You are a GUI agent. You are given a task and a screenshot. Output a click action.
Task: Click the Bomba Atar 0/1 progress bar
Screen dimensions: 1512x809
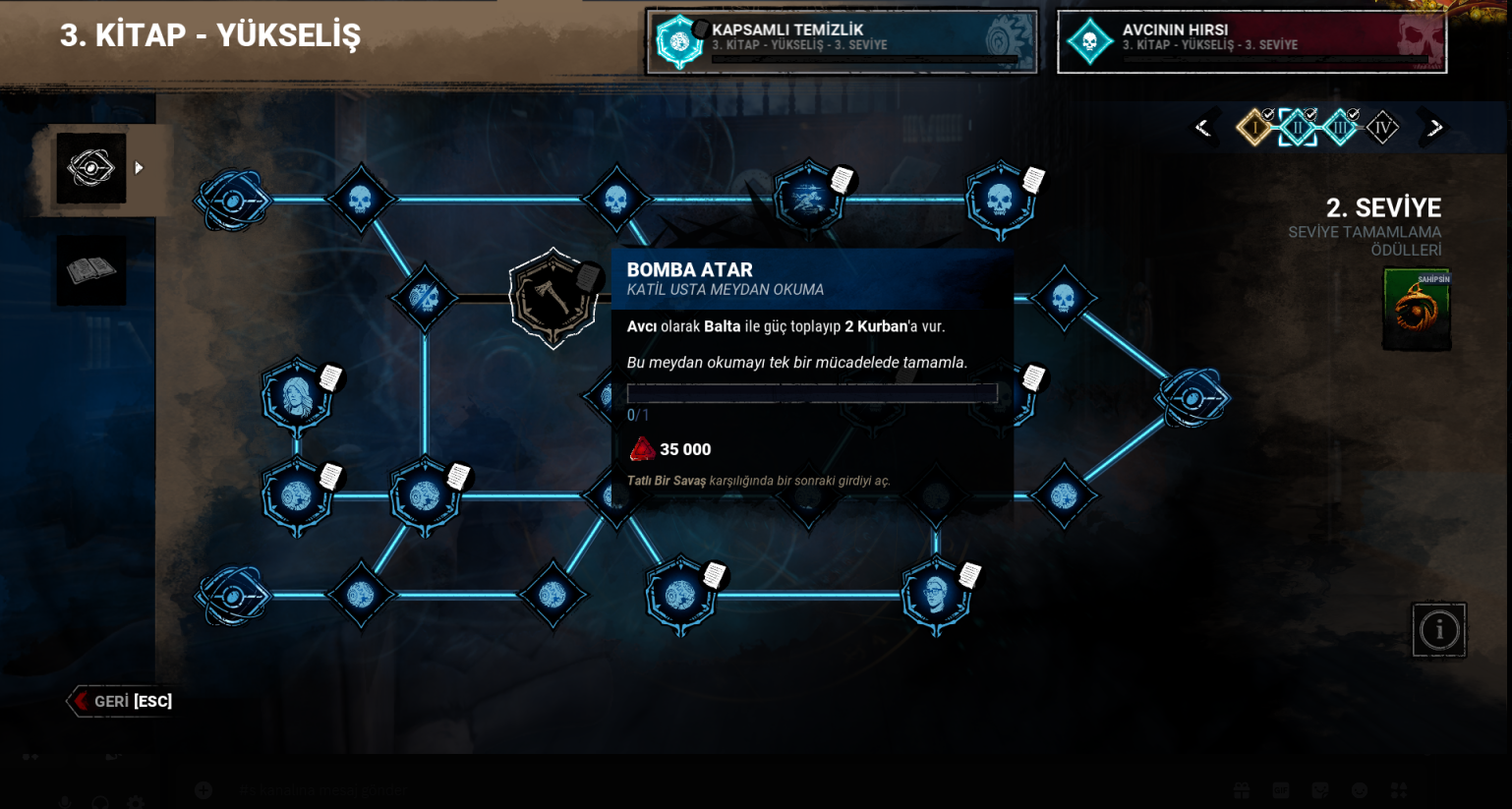click(x=812, y=393)
